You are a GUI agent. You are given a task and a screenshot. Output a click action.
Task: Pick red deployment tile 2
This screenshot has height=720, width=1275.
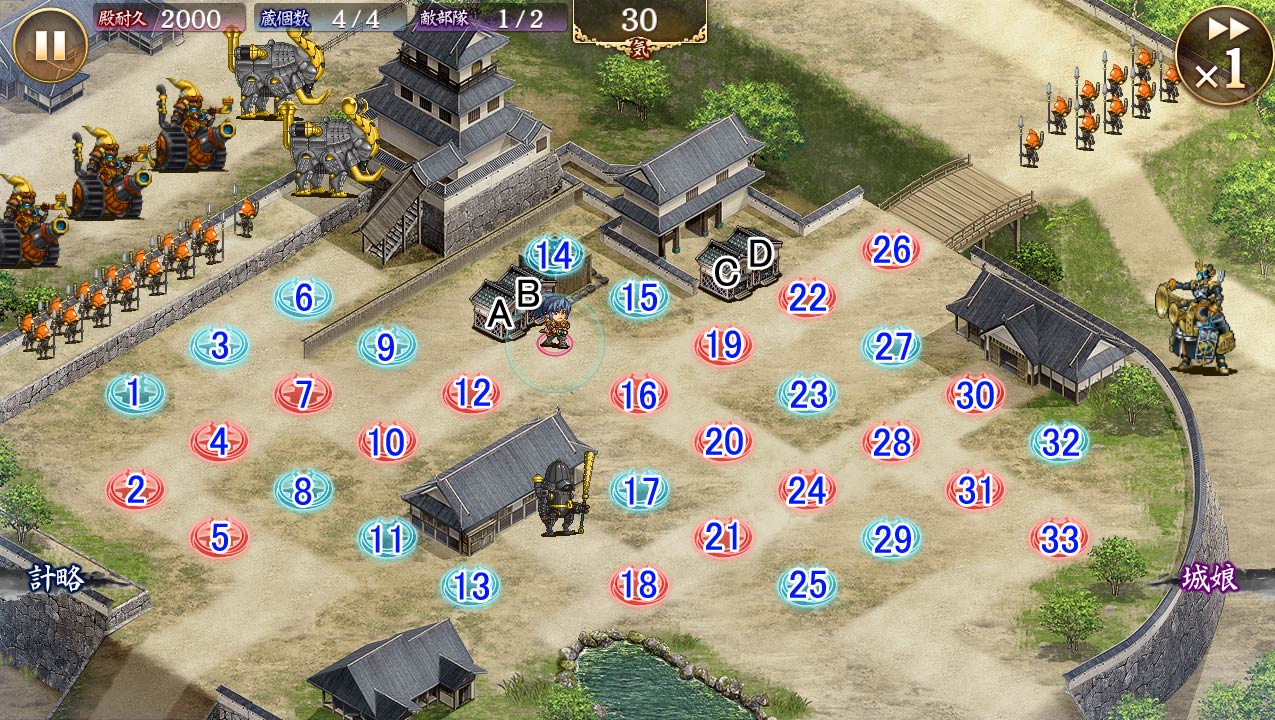[x=135, y=489]
